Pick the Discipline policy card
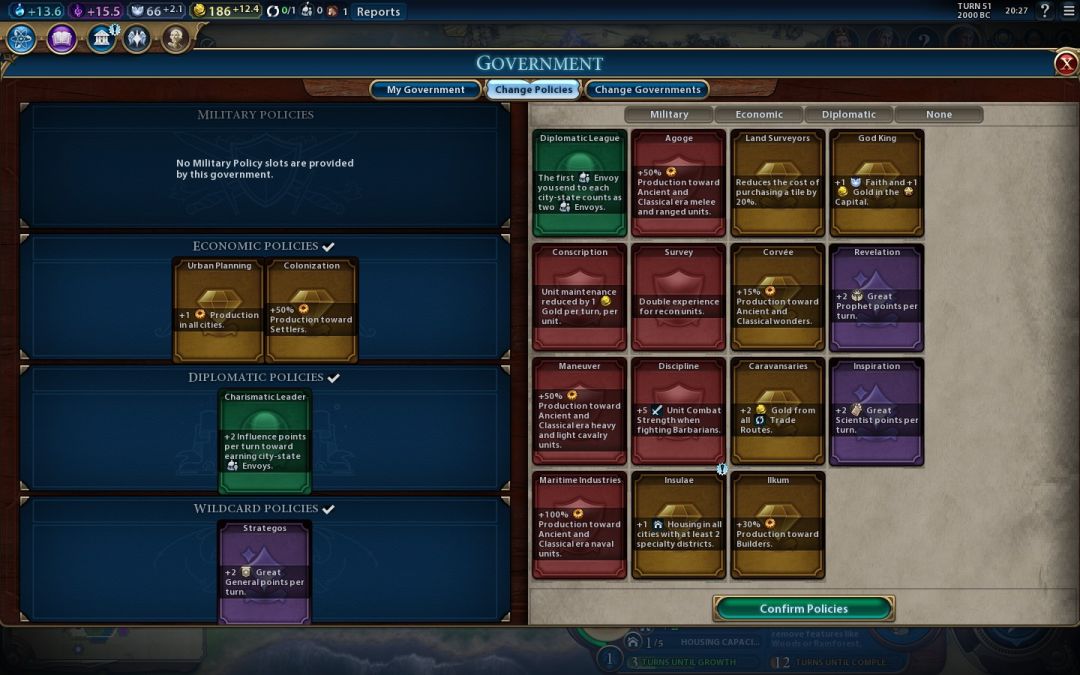 click(x=679, y=411)
